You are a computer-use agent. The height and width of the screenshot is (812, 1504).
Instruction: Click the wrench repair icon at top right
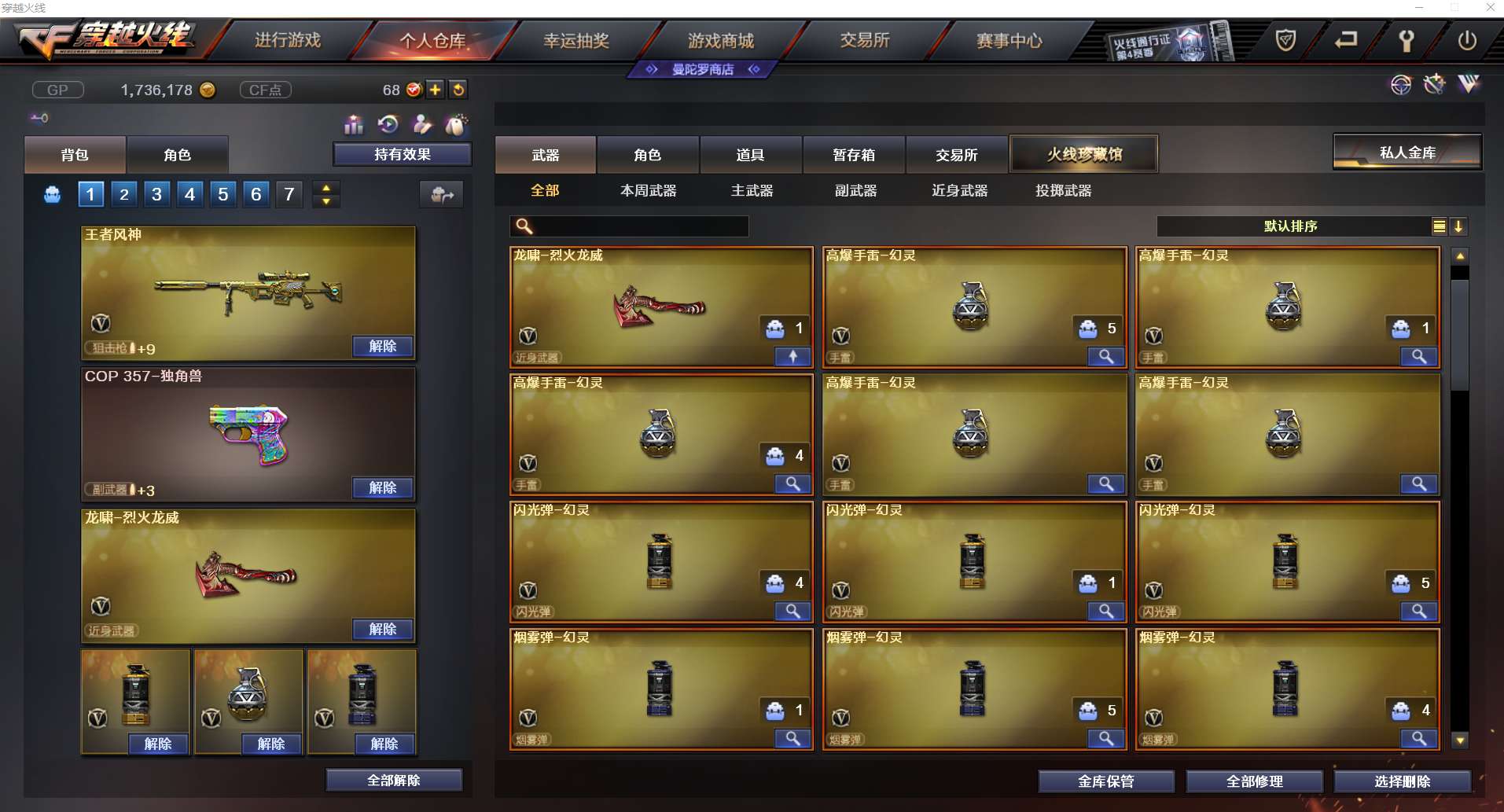tap(1435, 85)
